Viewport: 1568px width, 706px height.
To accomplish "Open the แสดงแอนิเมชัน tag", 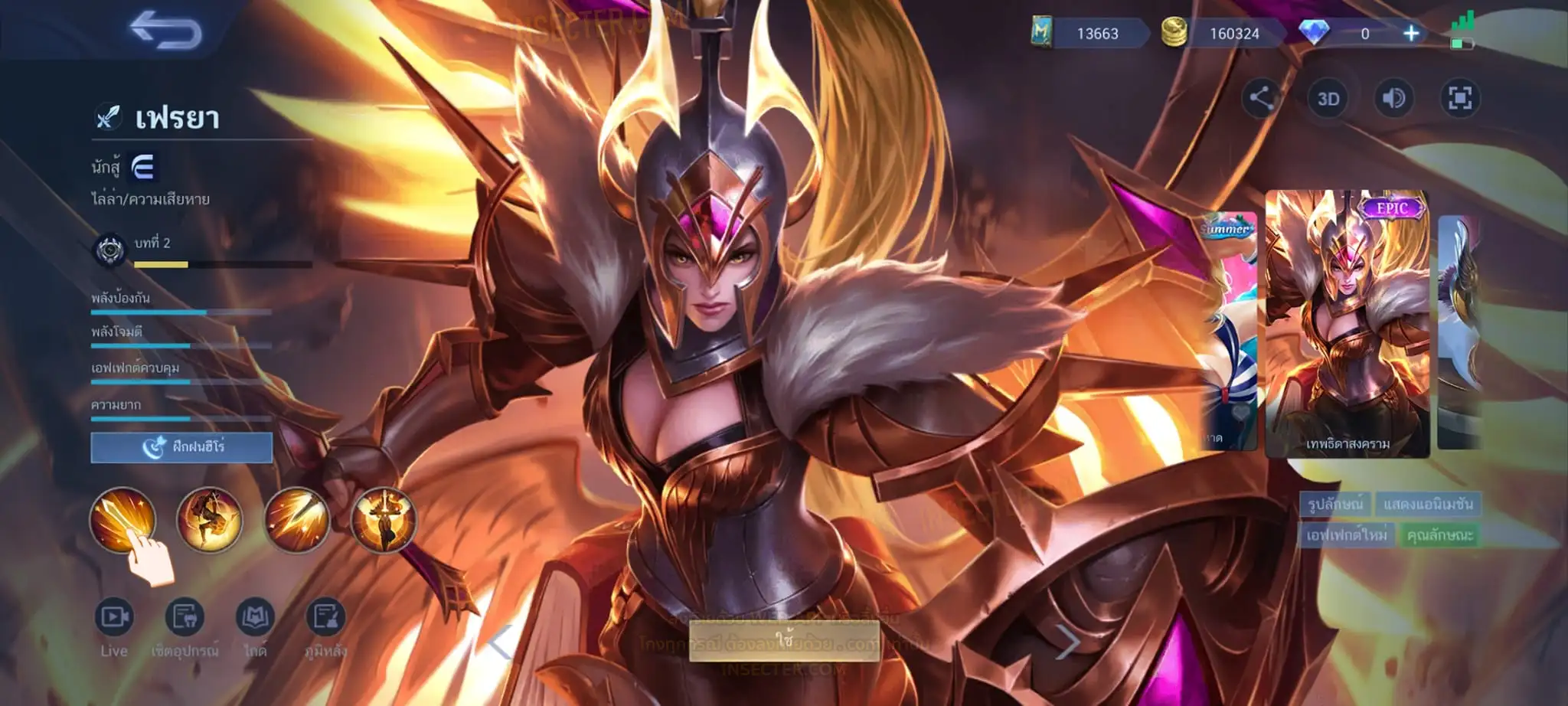I will pos(1428,504).
